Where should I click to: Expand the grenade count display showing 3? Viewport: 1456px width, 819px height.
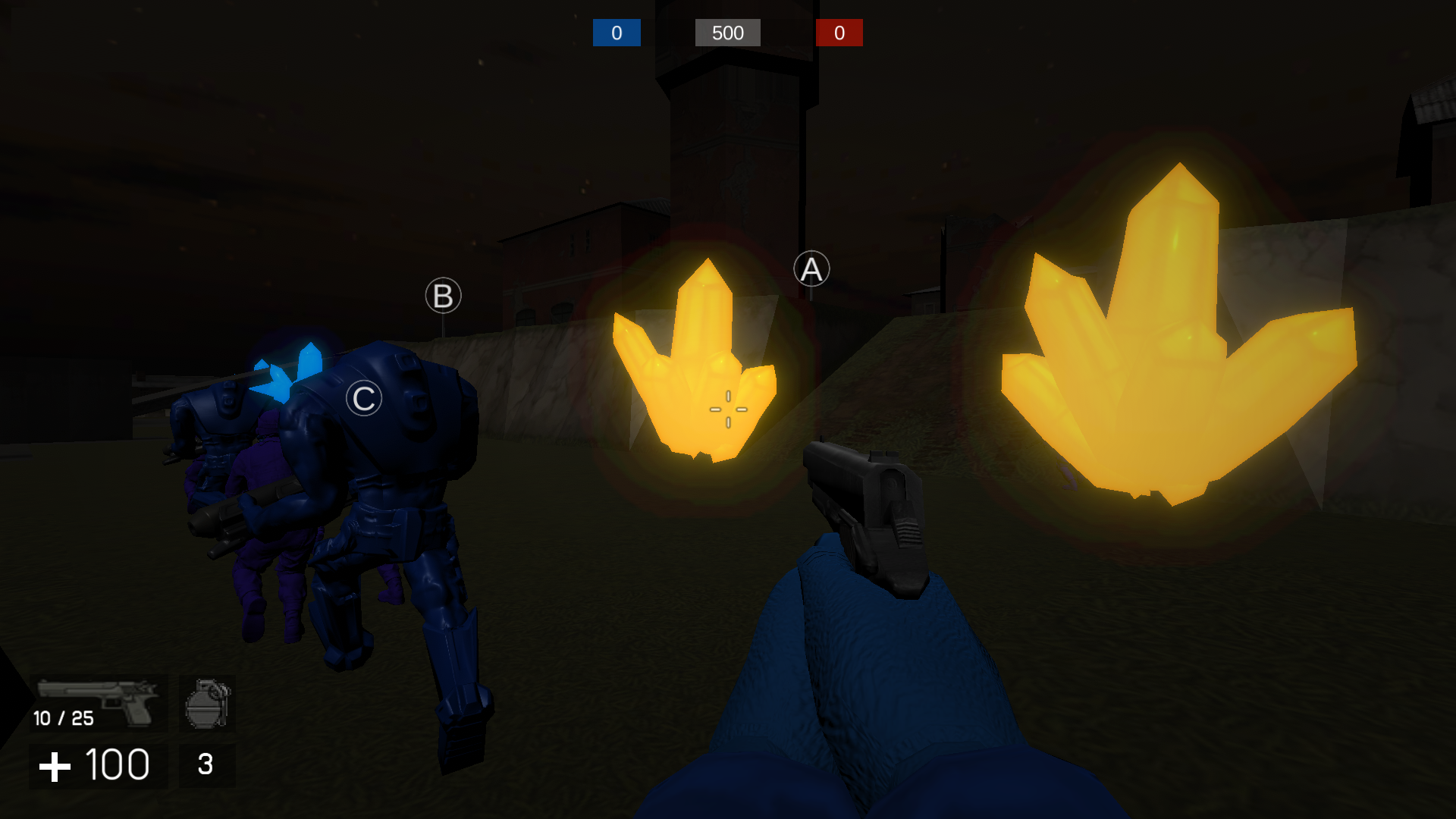point(206,764)
